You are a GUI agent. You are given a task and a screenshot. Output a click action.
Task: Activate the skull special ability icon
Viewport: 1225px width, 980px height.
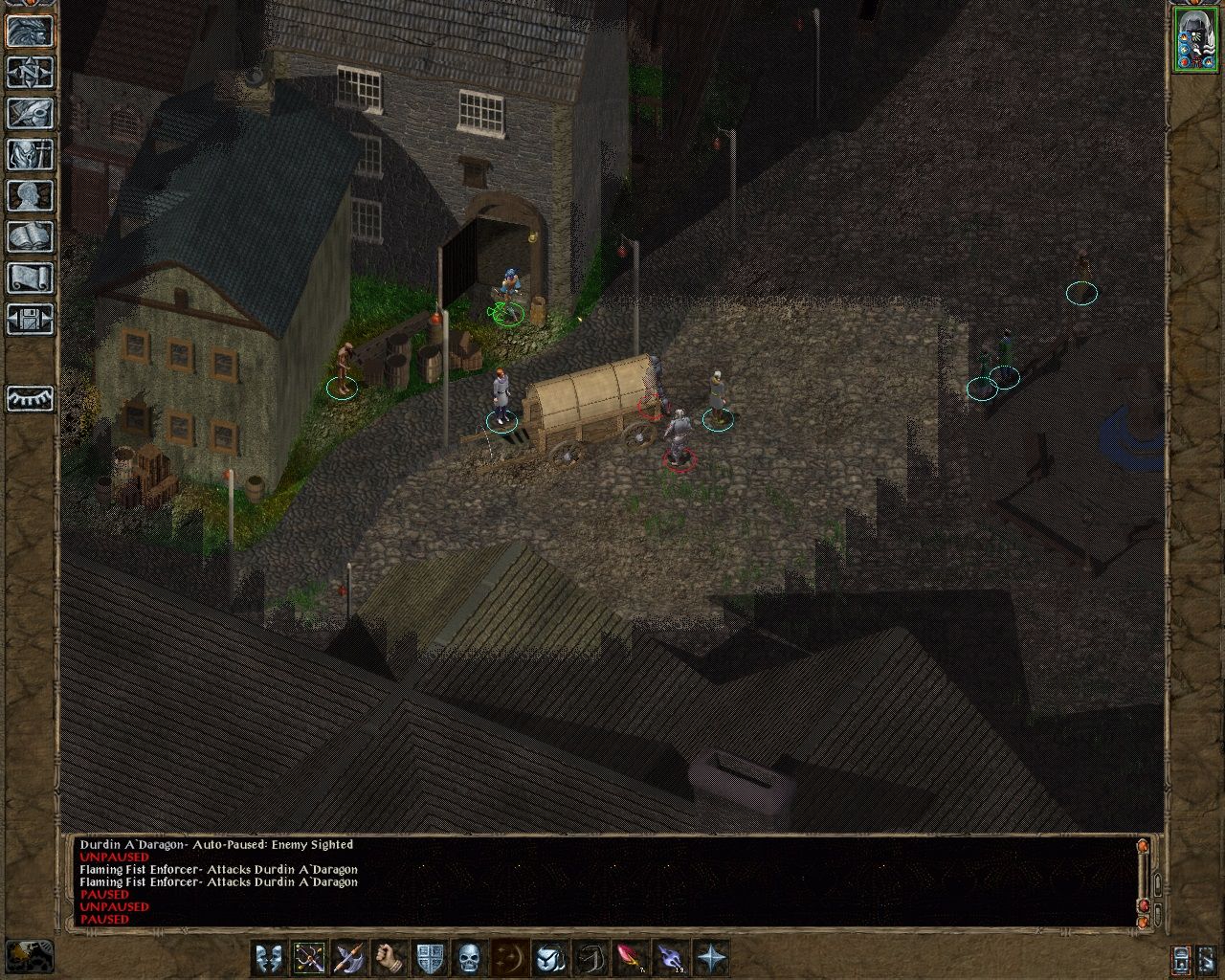pos(469,957)
